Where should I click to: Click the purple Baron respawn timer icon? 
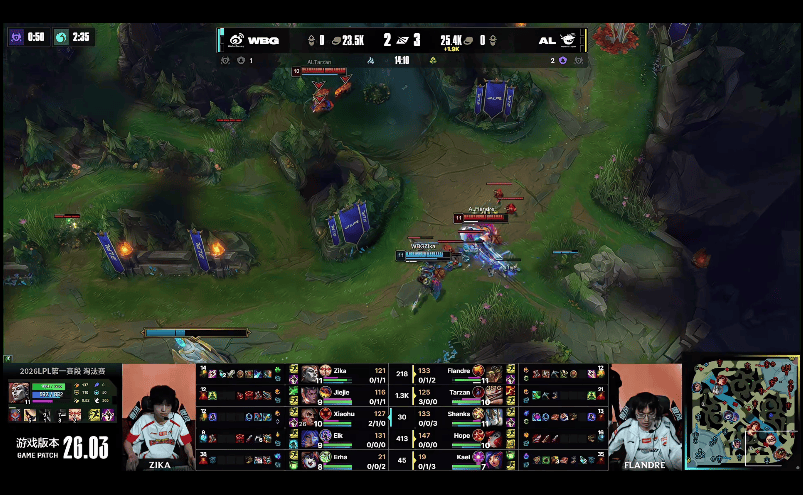(15, 36)
